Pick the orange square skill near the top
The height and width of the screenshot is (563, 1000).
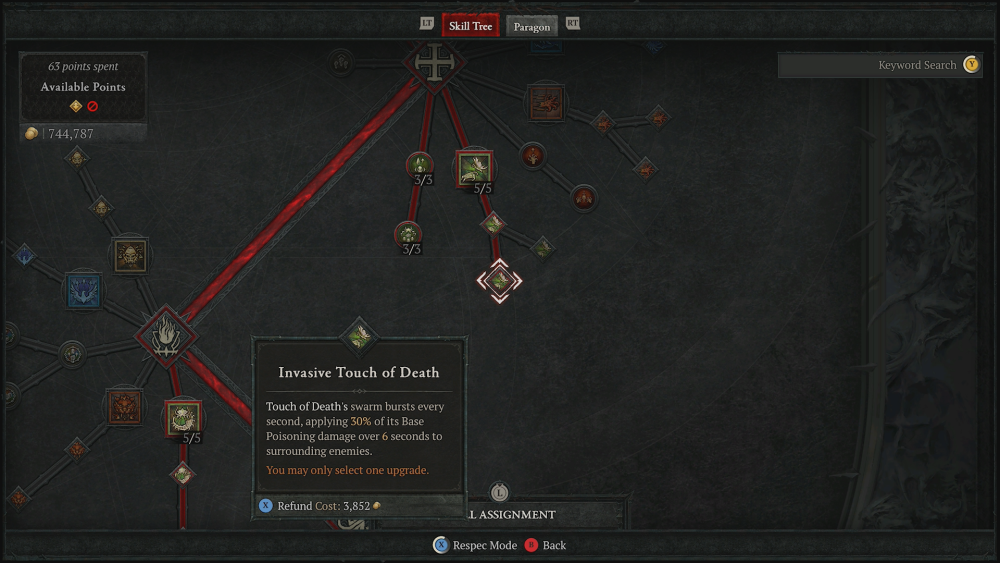coord(546,101)
